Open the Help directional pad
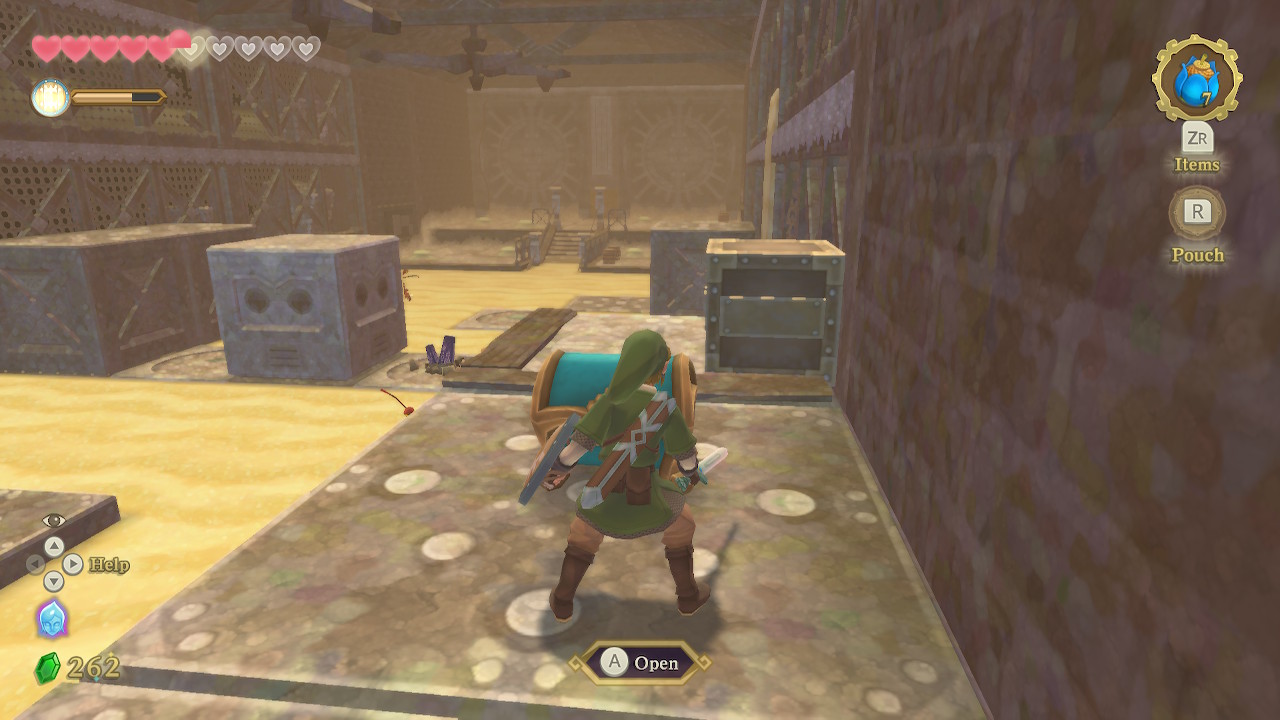Screen dimensions: 1280x720 pyautogui.click(x=53, y=565)
